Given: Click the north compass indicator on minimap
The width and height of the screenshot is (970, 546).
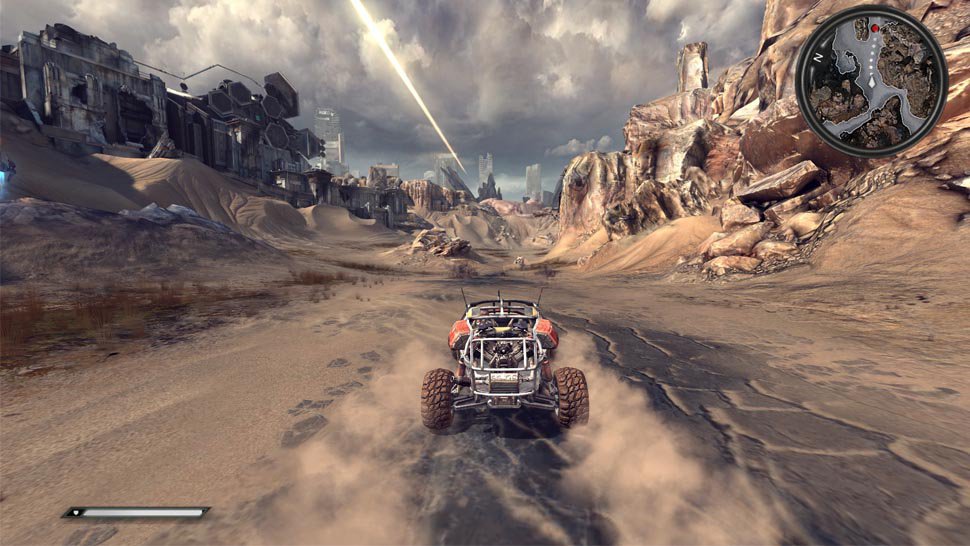Looking at the screenshot, I should tap(816, 58).
